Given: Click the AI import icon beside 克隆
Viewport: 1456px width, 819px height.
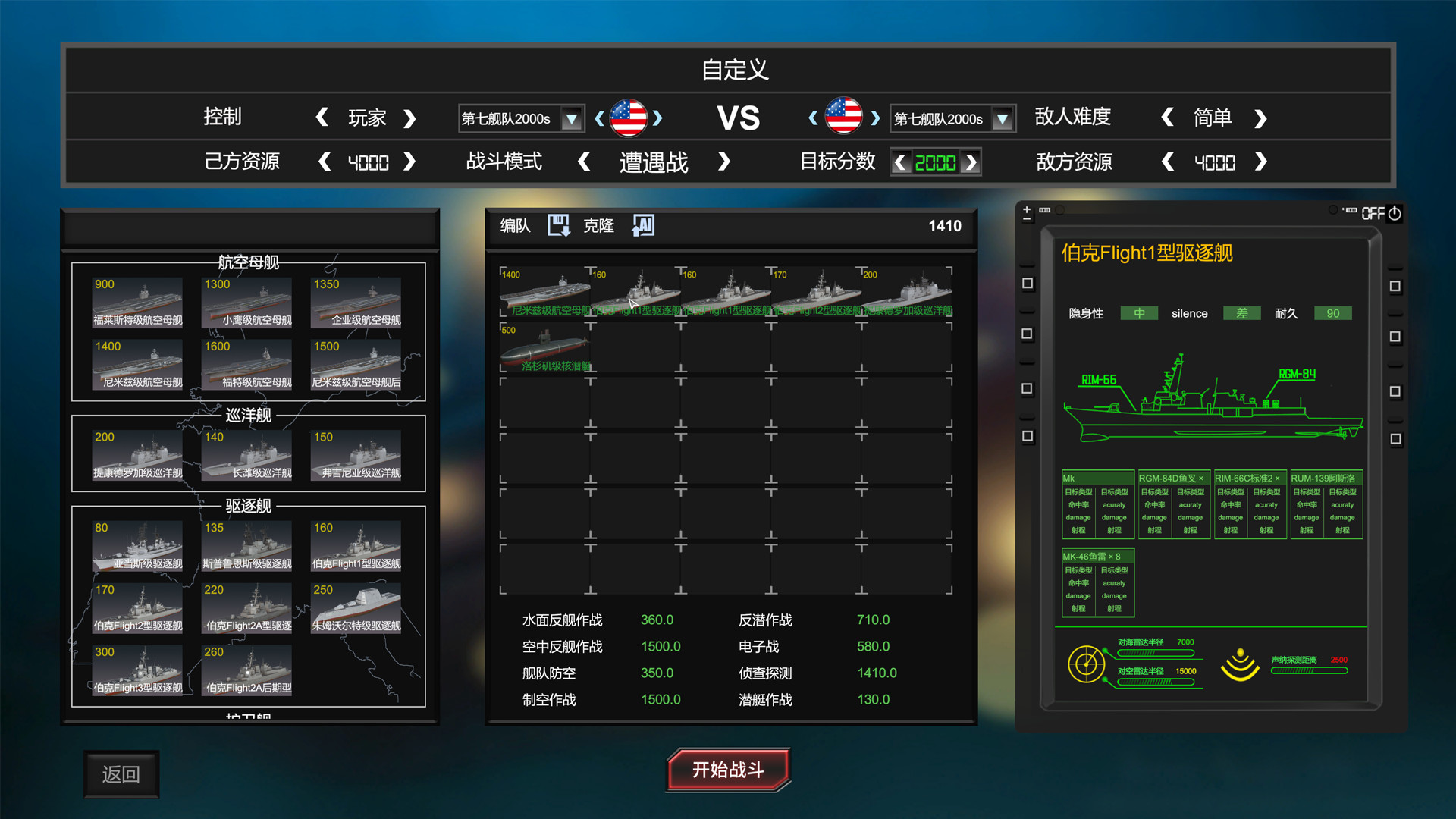Looking at the screenshot, I should pyautogui.click(x=642, y=225).
